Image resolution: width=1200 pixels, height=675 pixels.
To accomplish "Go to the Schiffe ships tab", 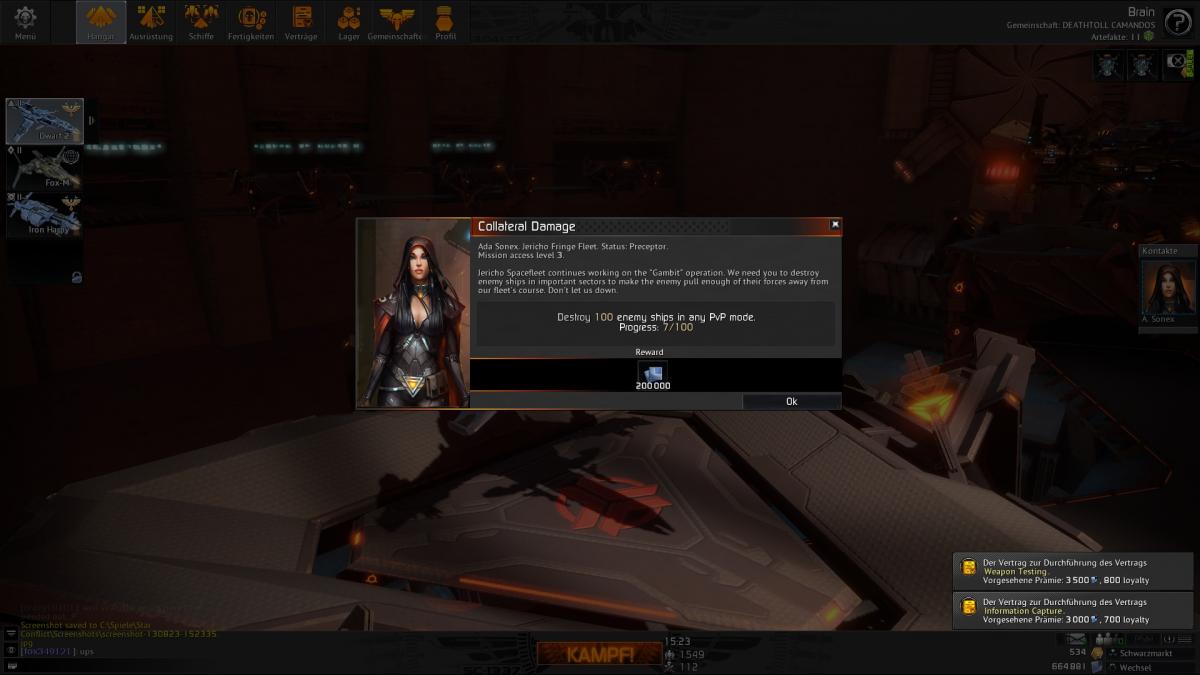I will click(x=201, y=22).
